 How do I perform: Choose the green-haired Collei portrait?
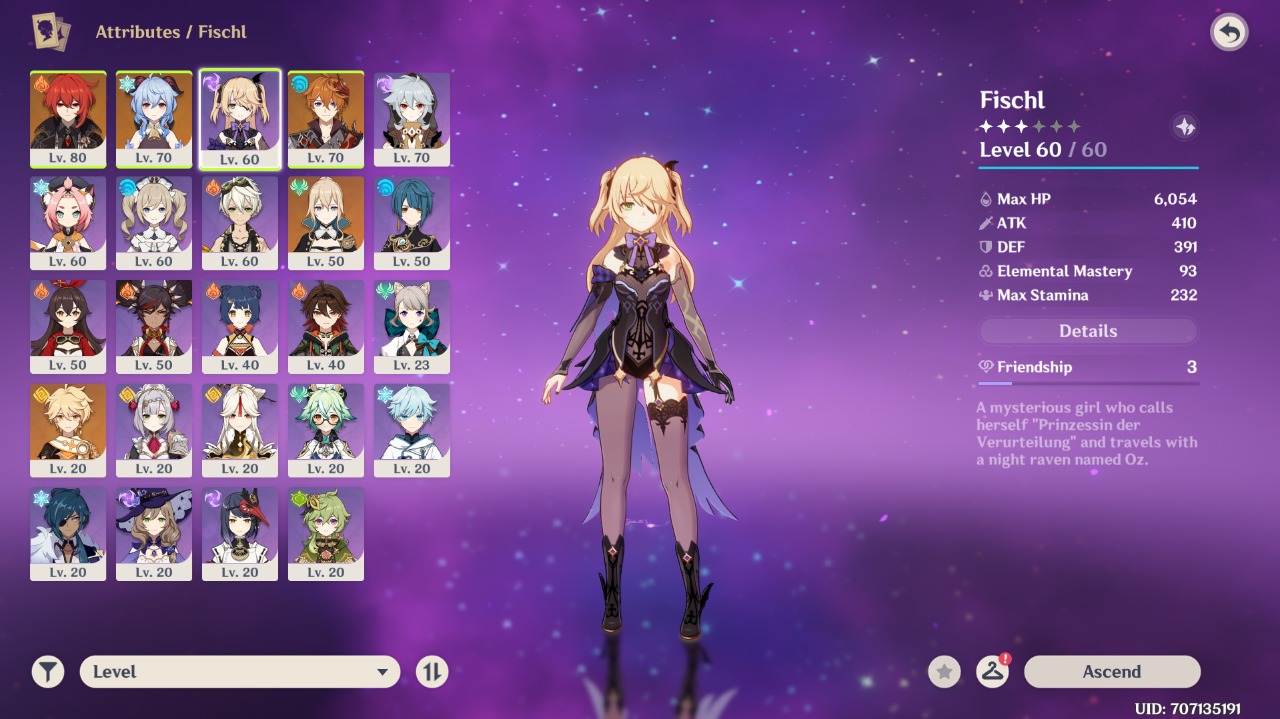pyautogui.click(x=326, y=535)
